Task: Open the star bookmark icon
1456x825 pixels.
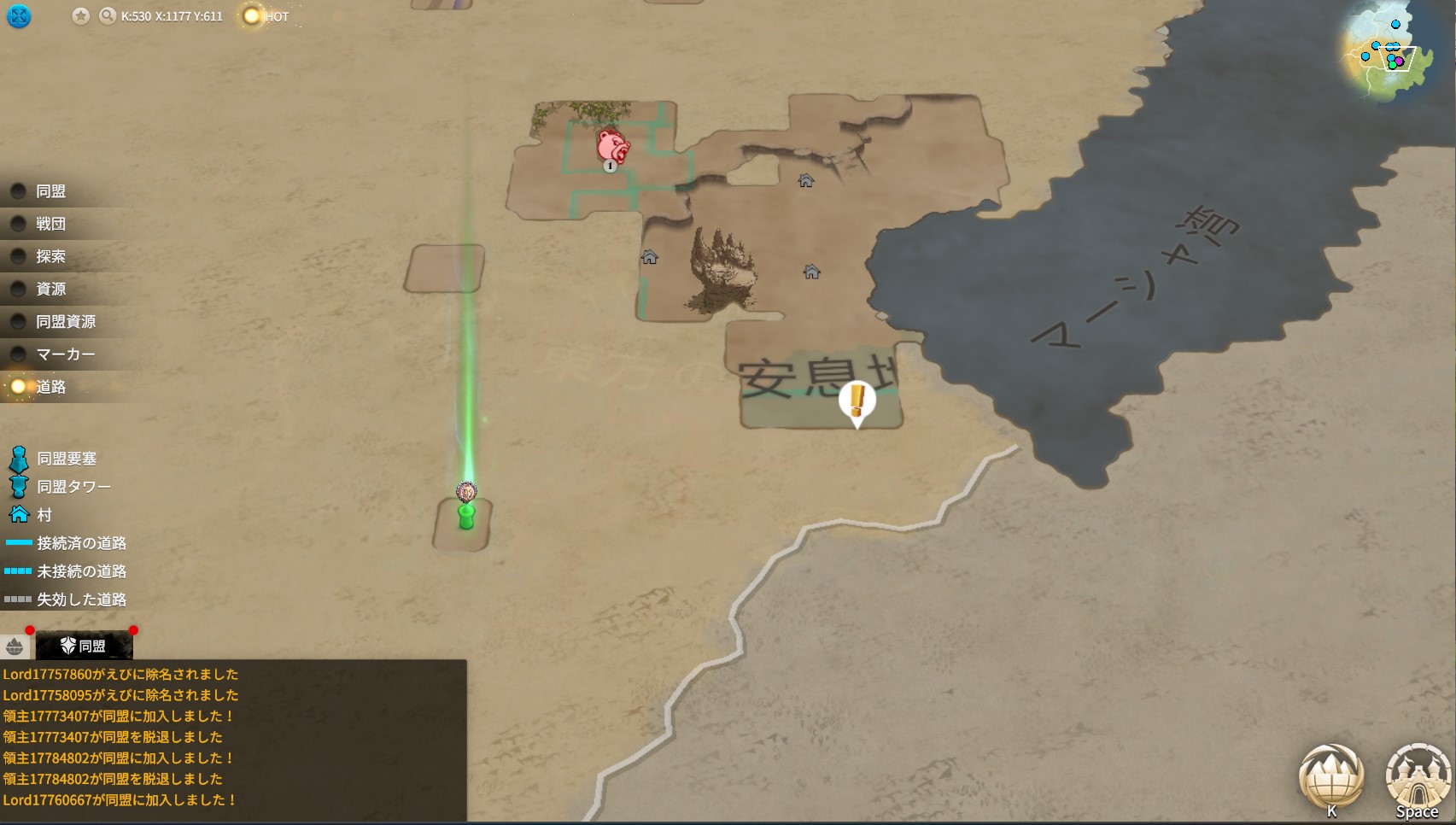Action: click(80, 16)
